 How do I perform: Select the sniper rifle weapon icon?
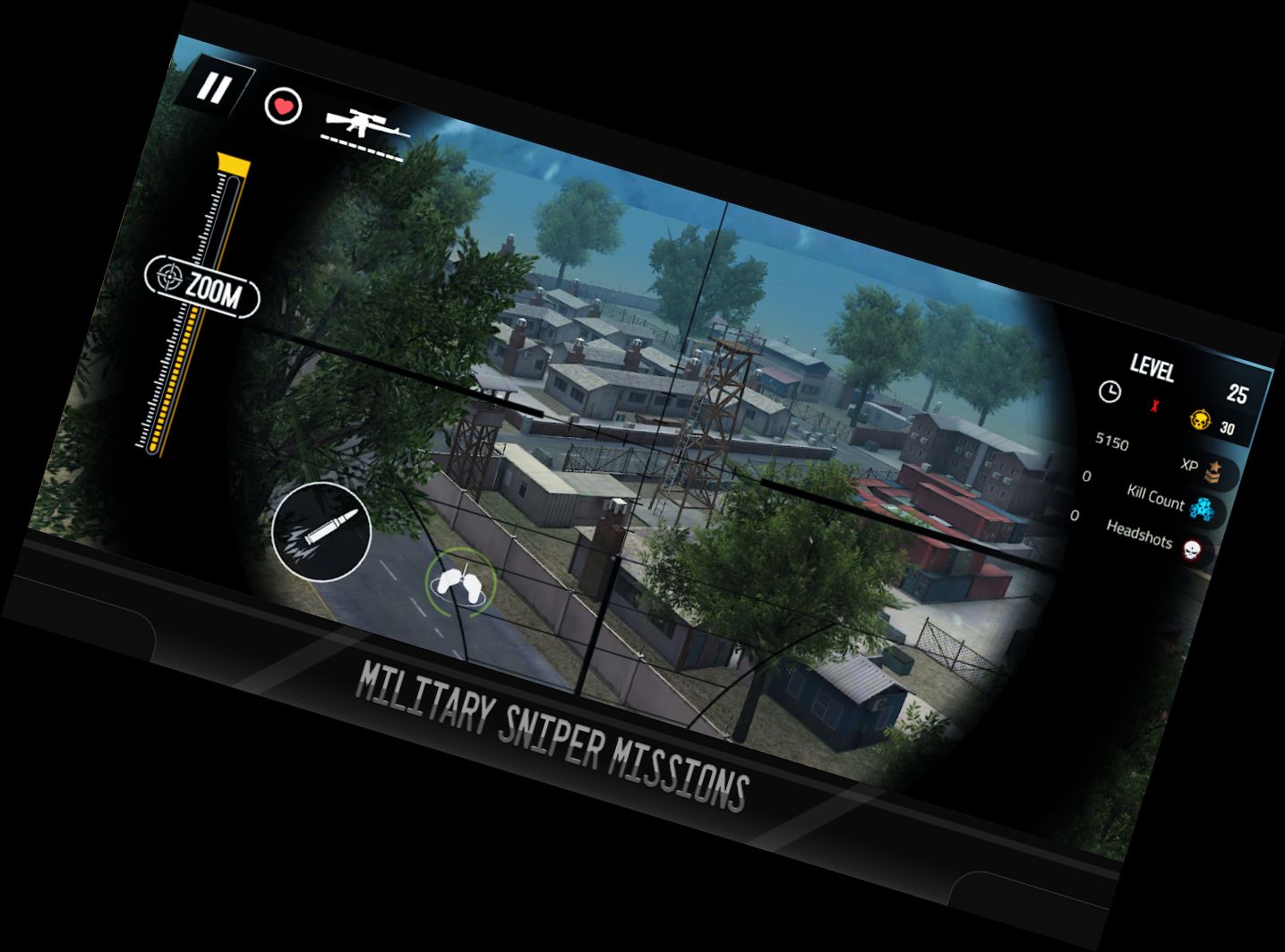[x=364, y=124]
